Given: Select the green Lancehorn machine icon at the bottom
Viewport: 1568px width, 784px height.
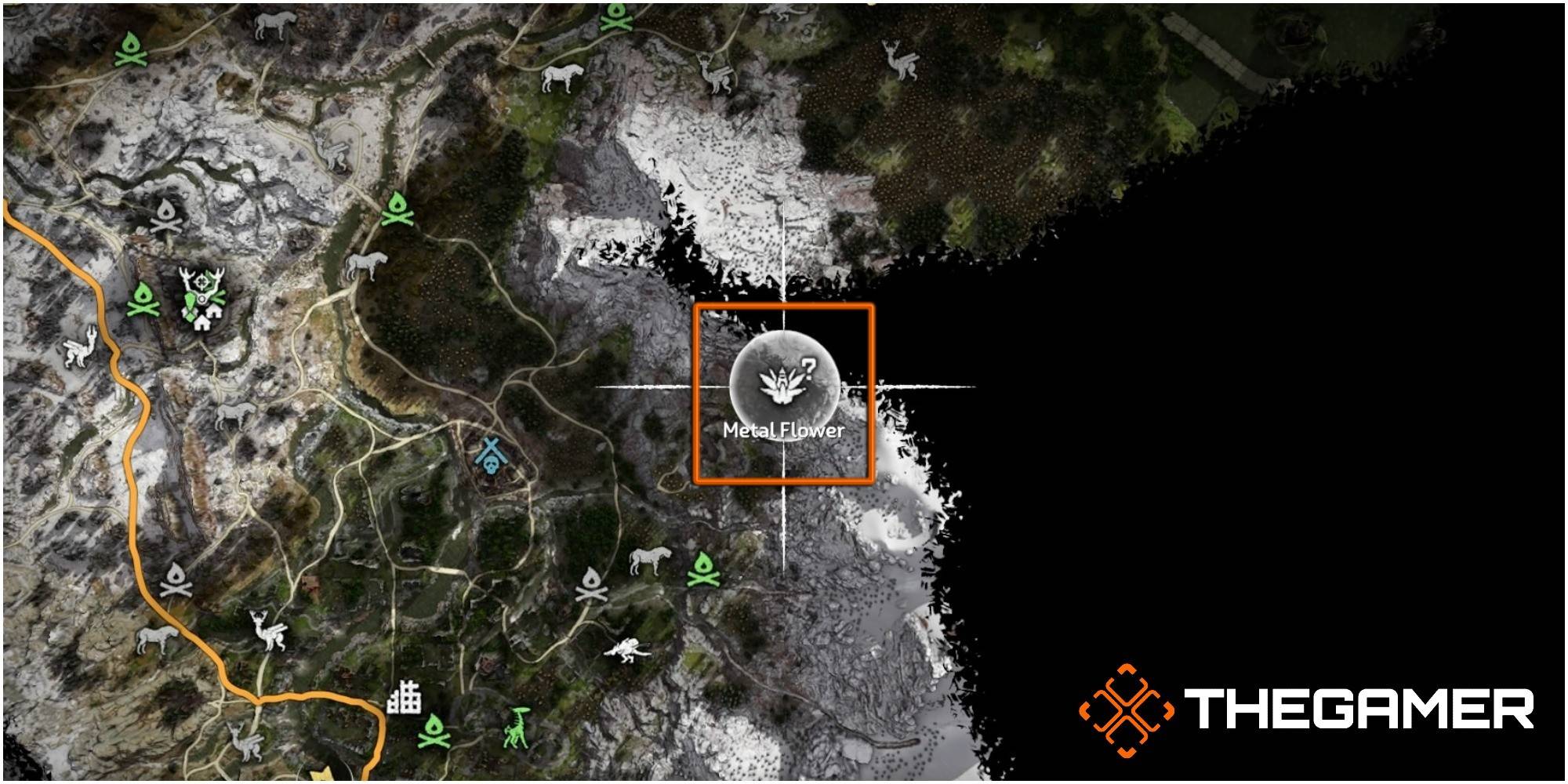Looking at the screenshot, I should coord(515,728).
